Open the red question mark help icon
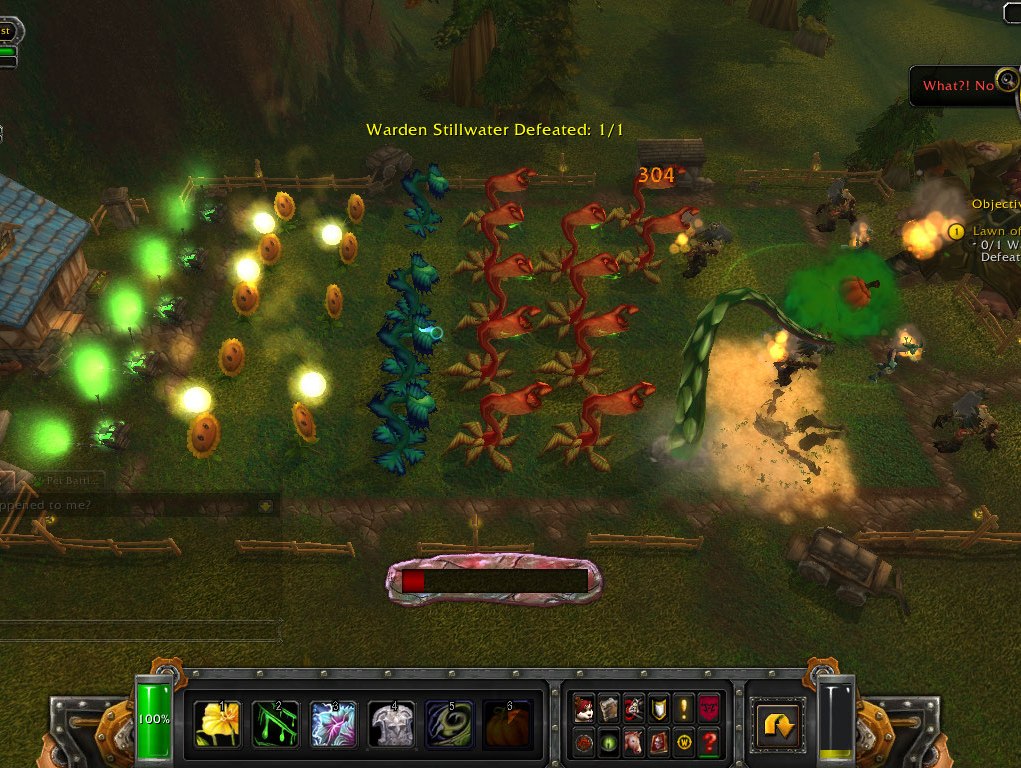 point(708,742)
